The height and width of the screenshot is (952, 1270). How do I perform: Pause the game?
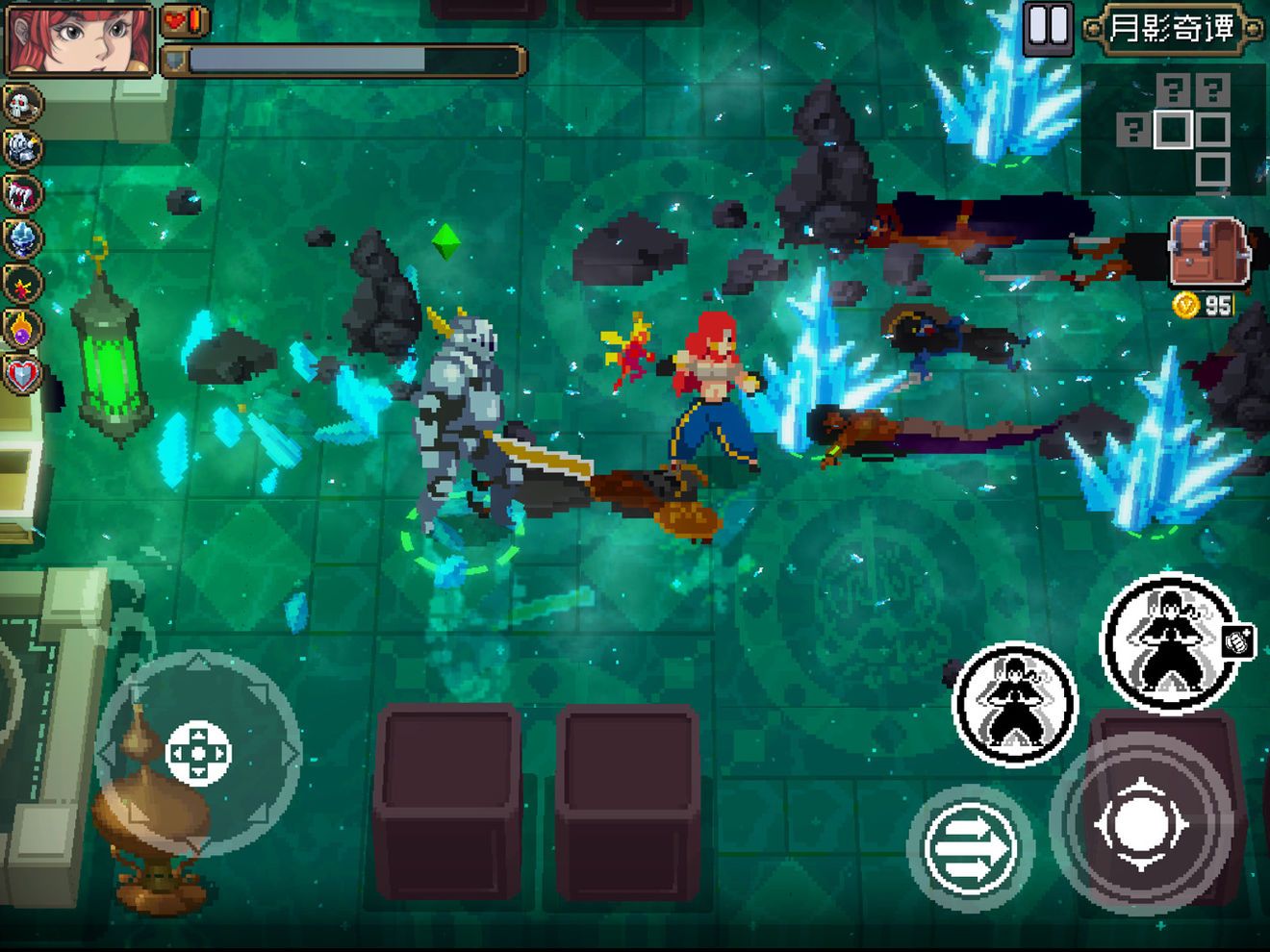1047,26
